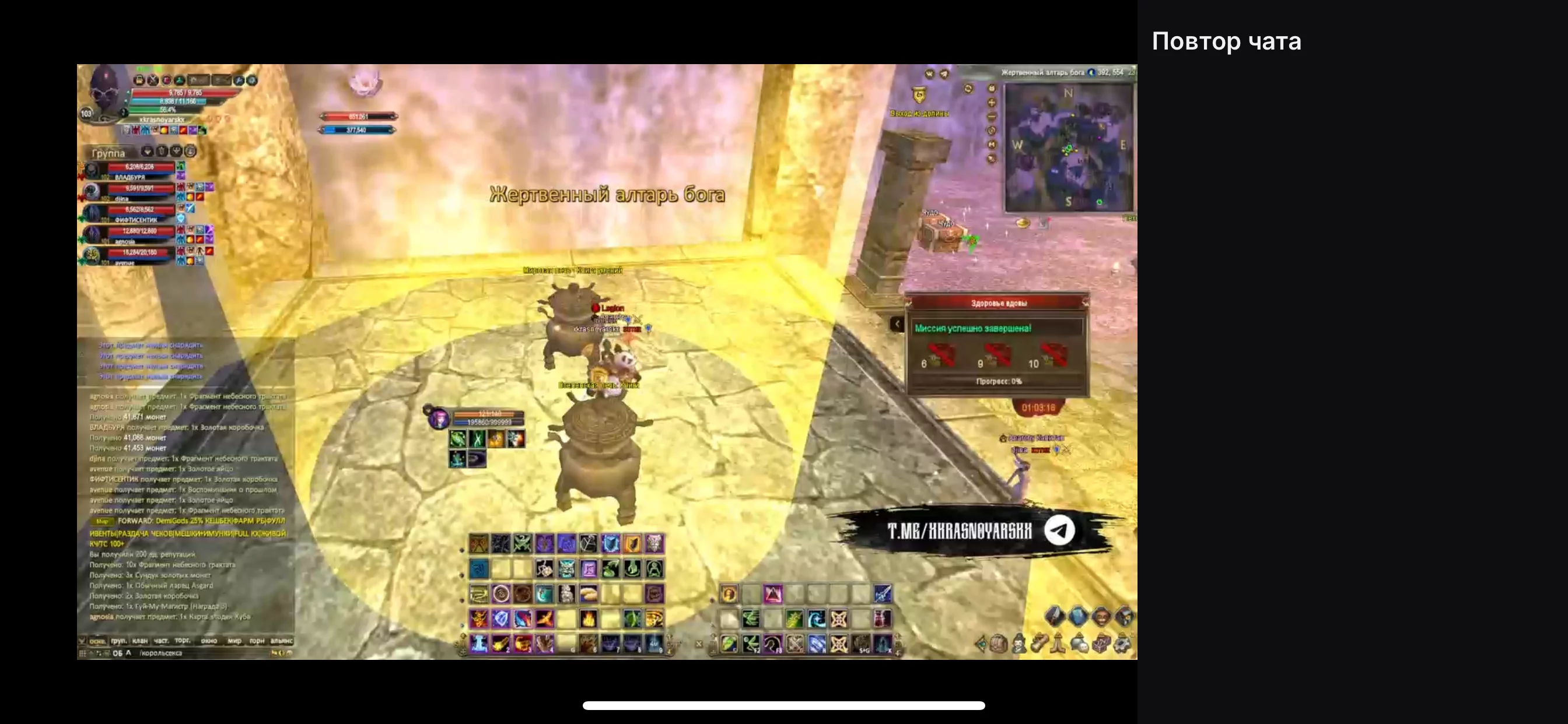Open the gear settings icon
Screen dimensions: 1568x724
pyautogui.click(x=1123, y=644)
